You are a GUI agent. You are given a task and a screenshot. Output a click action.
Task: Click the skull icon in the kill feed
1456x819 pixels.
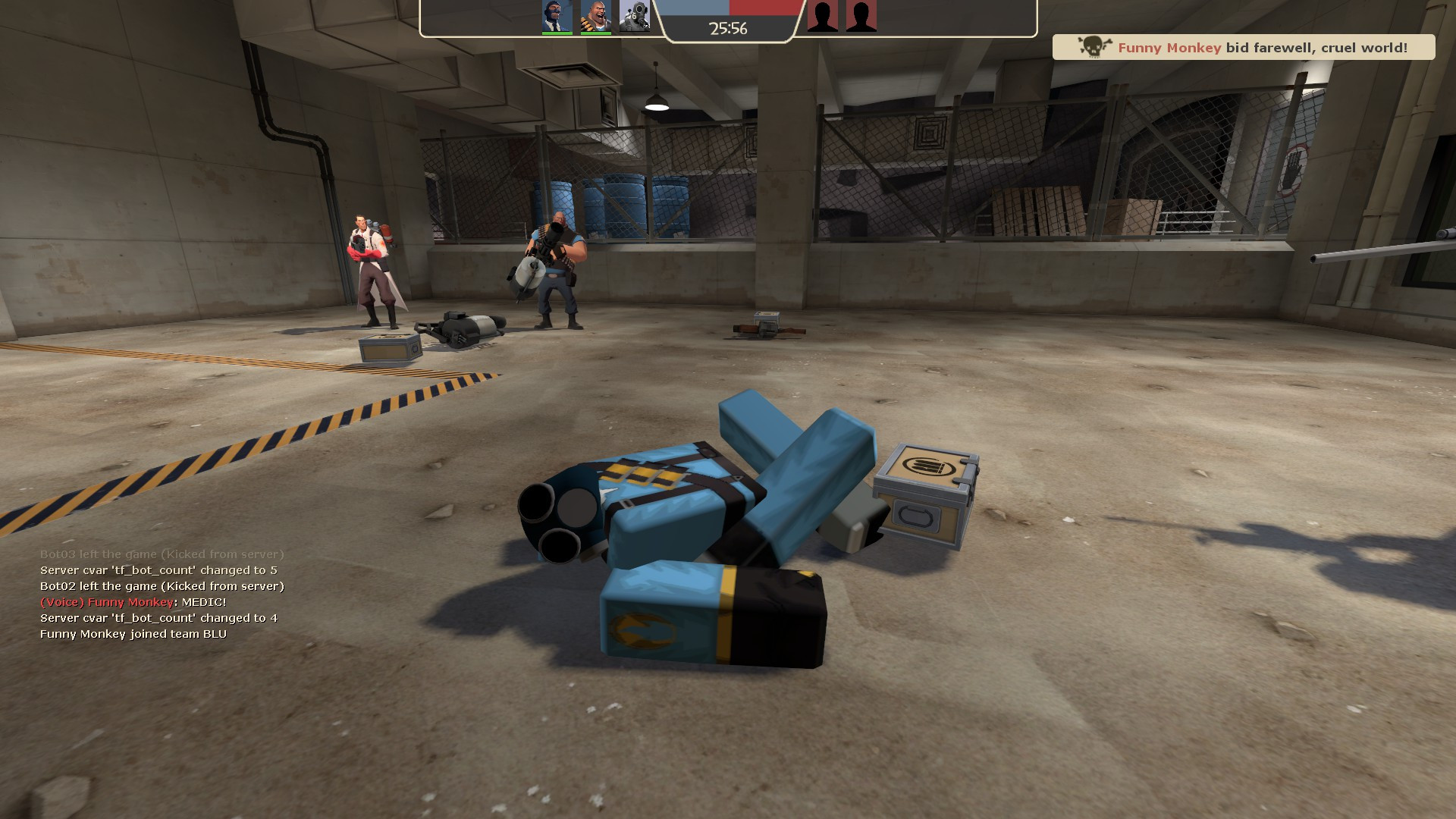coord(1094,46)
